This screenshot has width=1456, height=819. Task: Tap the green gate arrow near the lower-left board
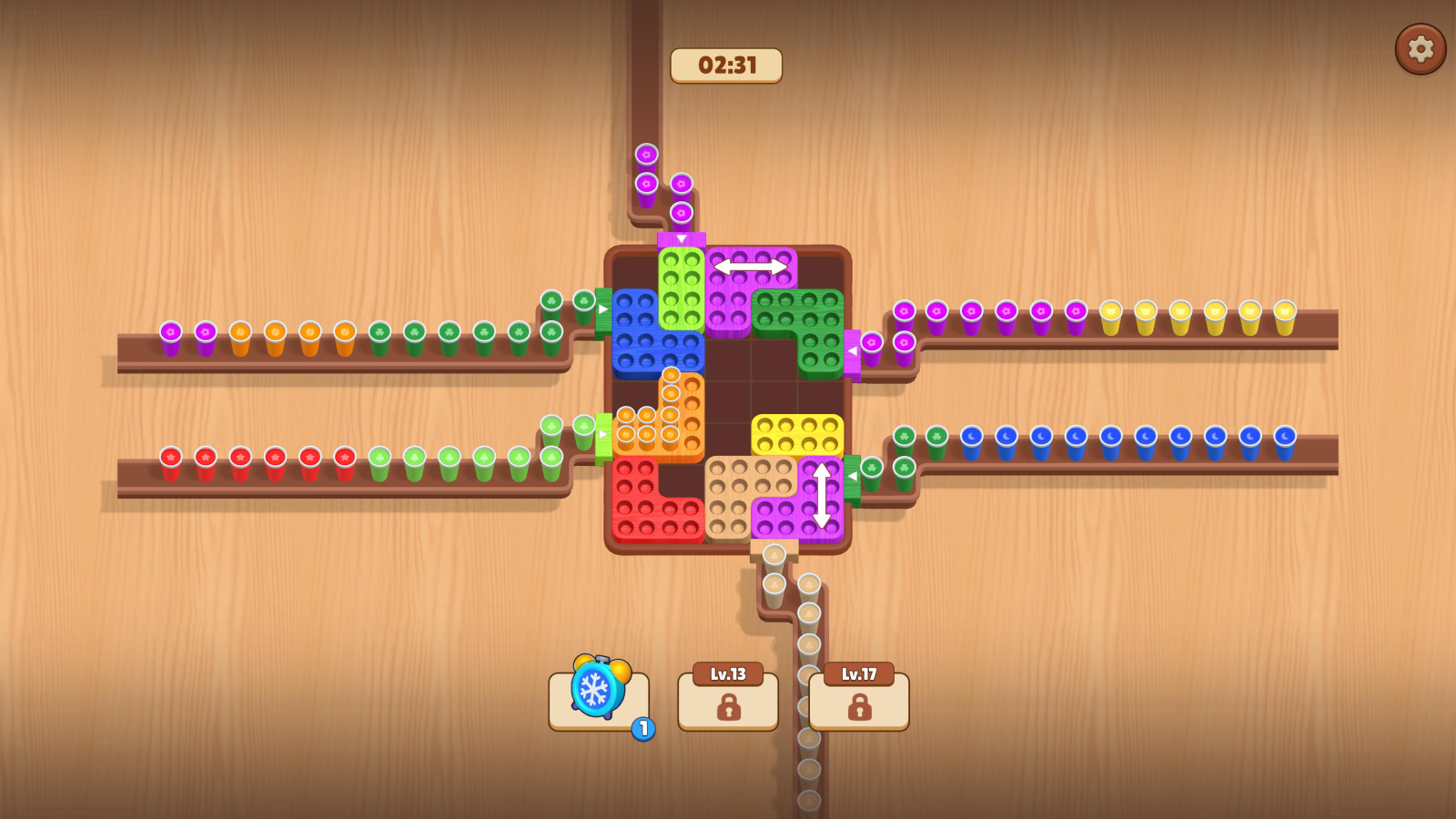pos(602,435)
